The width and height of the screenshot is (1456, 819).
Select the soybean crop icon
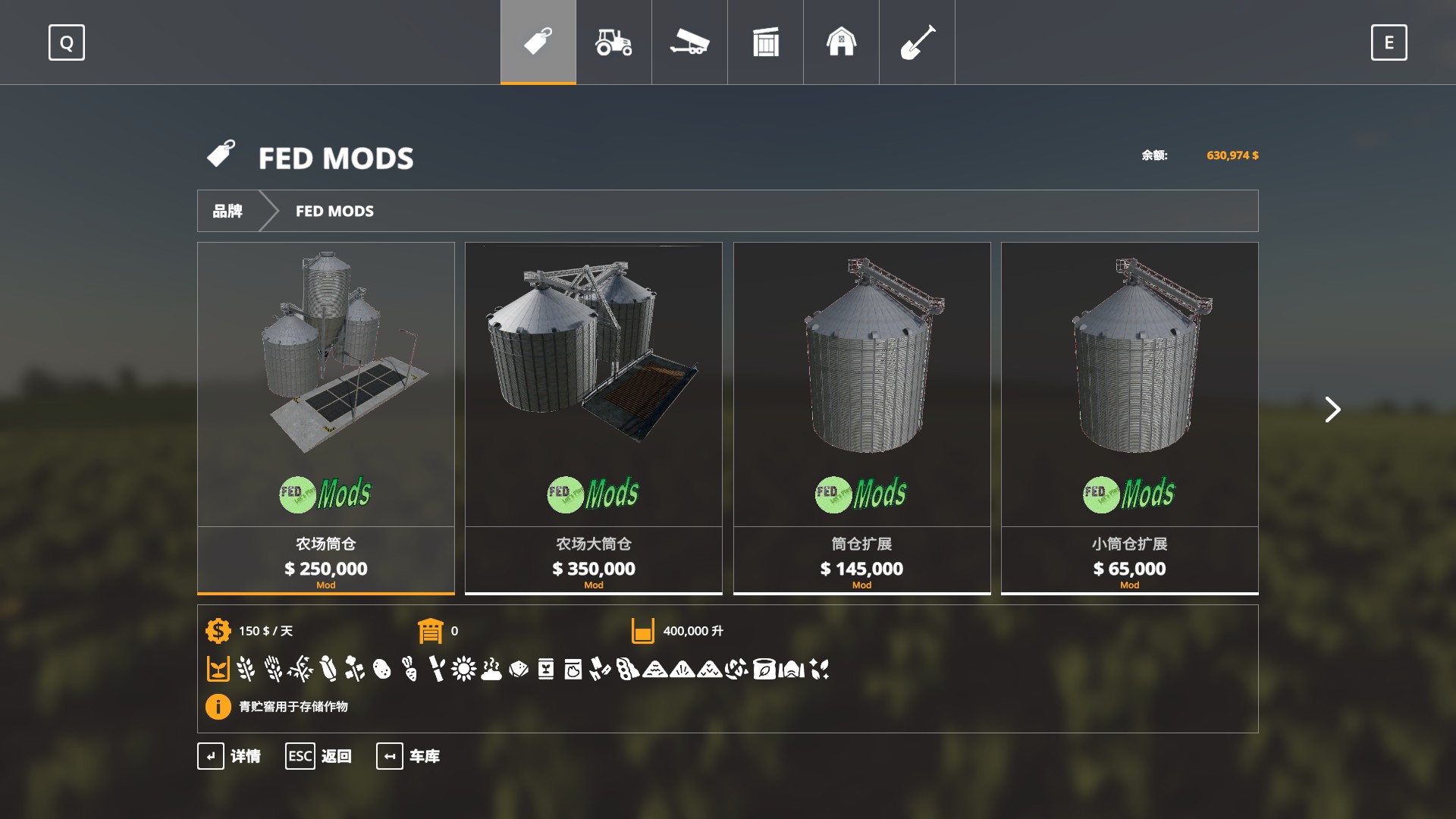tap(625, 670)
